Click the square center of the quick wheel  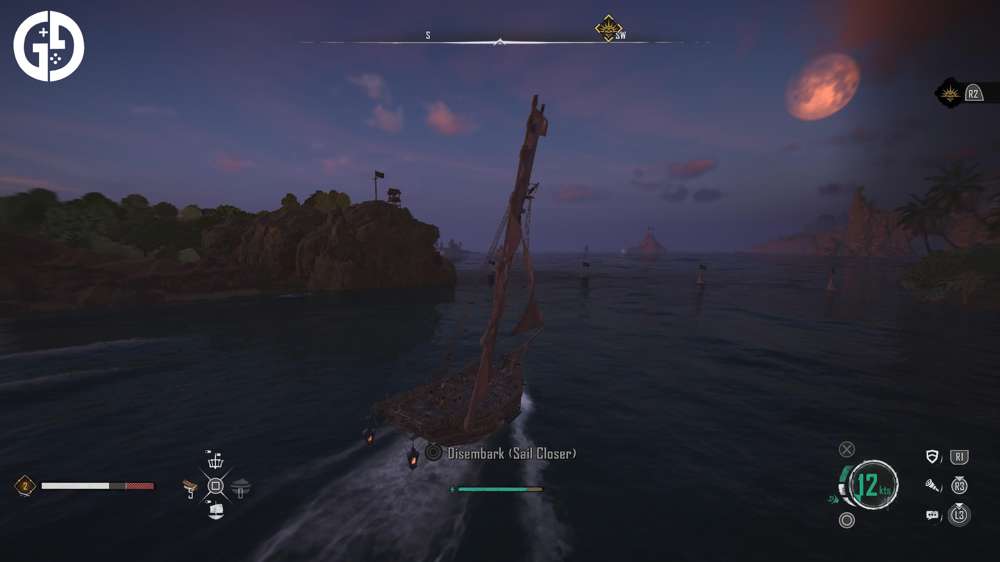(x=215, y=487)
